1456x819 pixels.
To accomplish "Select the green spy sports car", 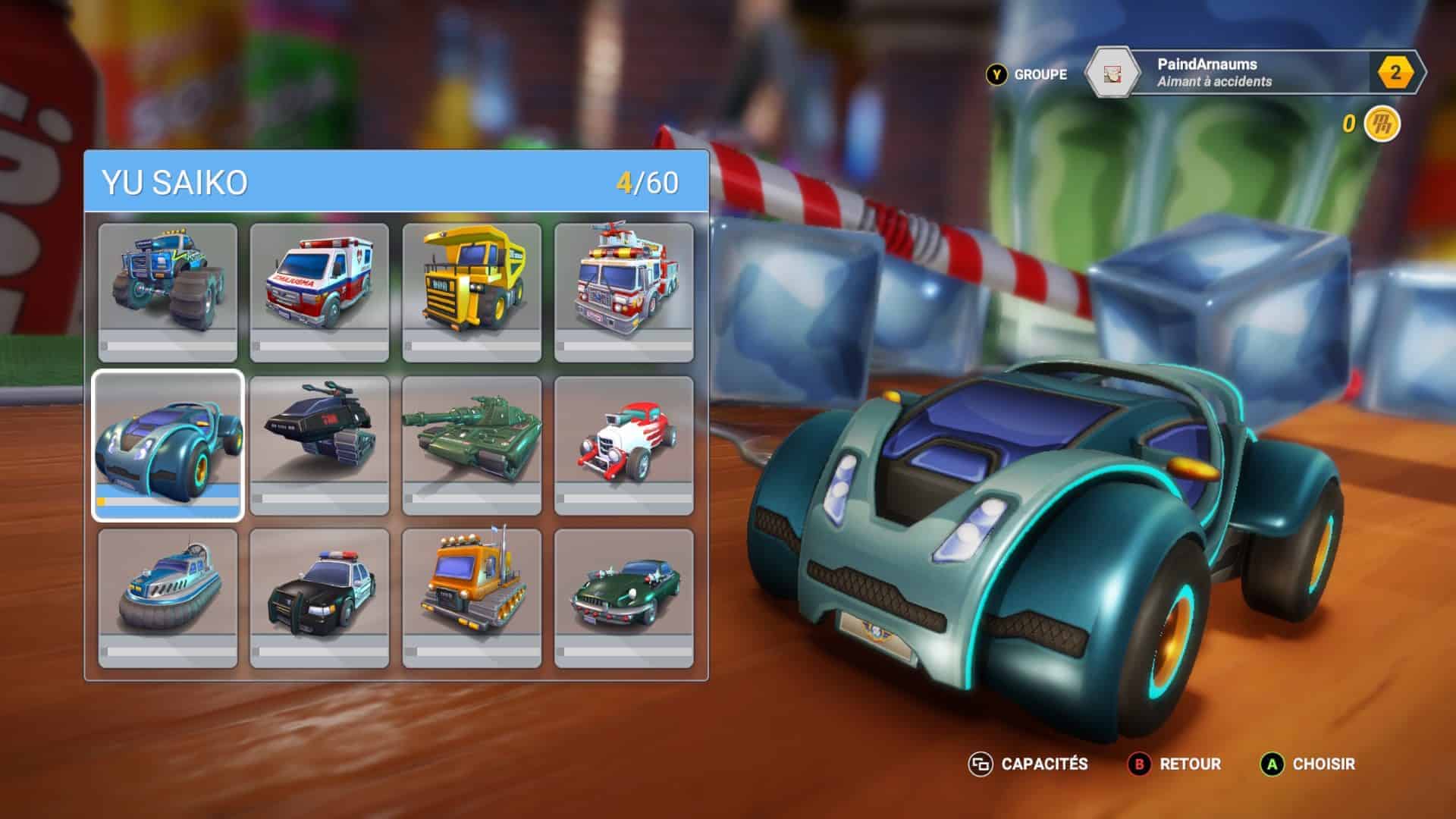I will point(624,598).
